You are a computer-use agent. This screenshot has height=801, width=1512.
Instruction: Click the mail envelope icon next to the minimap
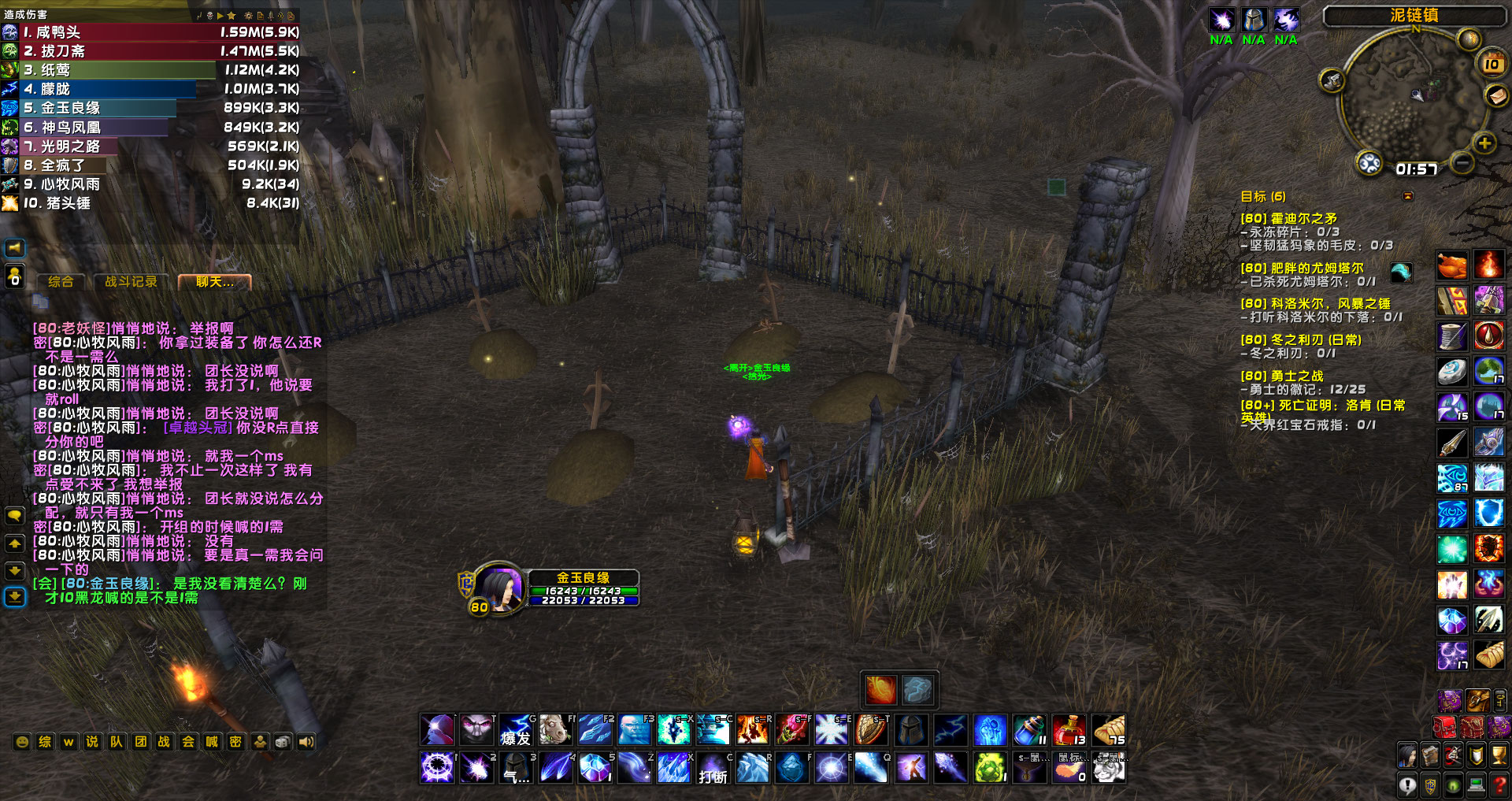1495,97
